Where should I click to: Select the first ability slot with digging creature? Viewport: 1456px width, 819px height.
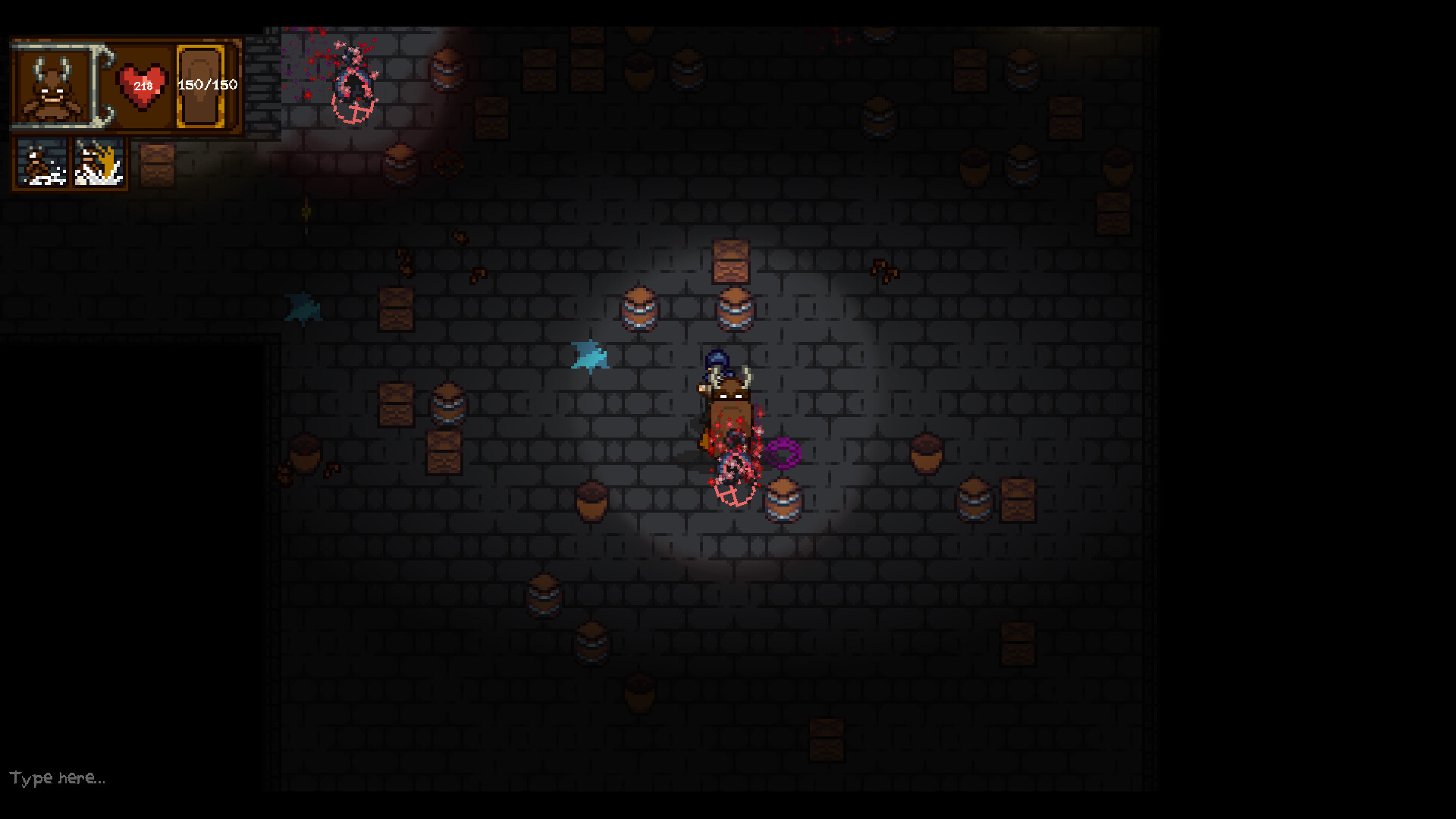click(x=42, y=165)
